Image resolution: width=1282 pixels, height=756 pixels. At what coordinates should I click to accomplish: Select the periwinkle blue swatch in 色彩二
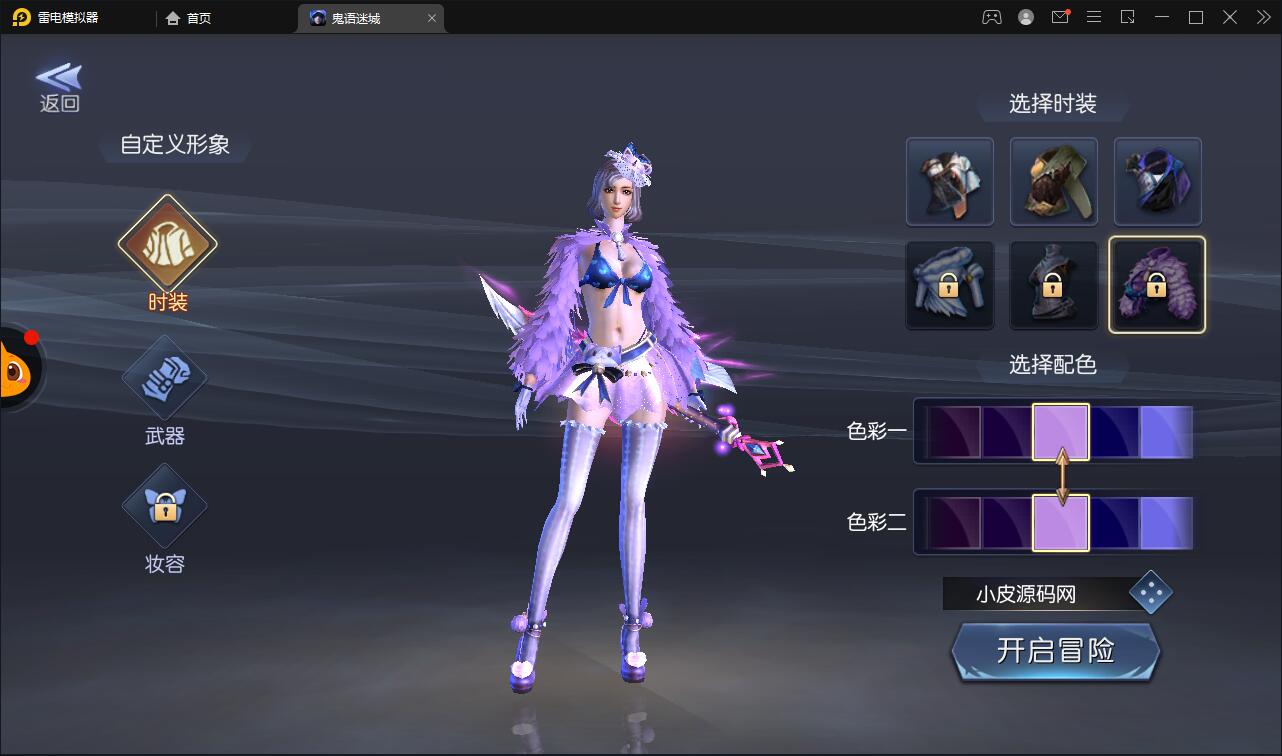tap(1166, 523)
